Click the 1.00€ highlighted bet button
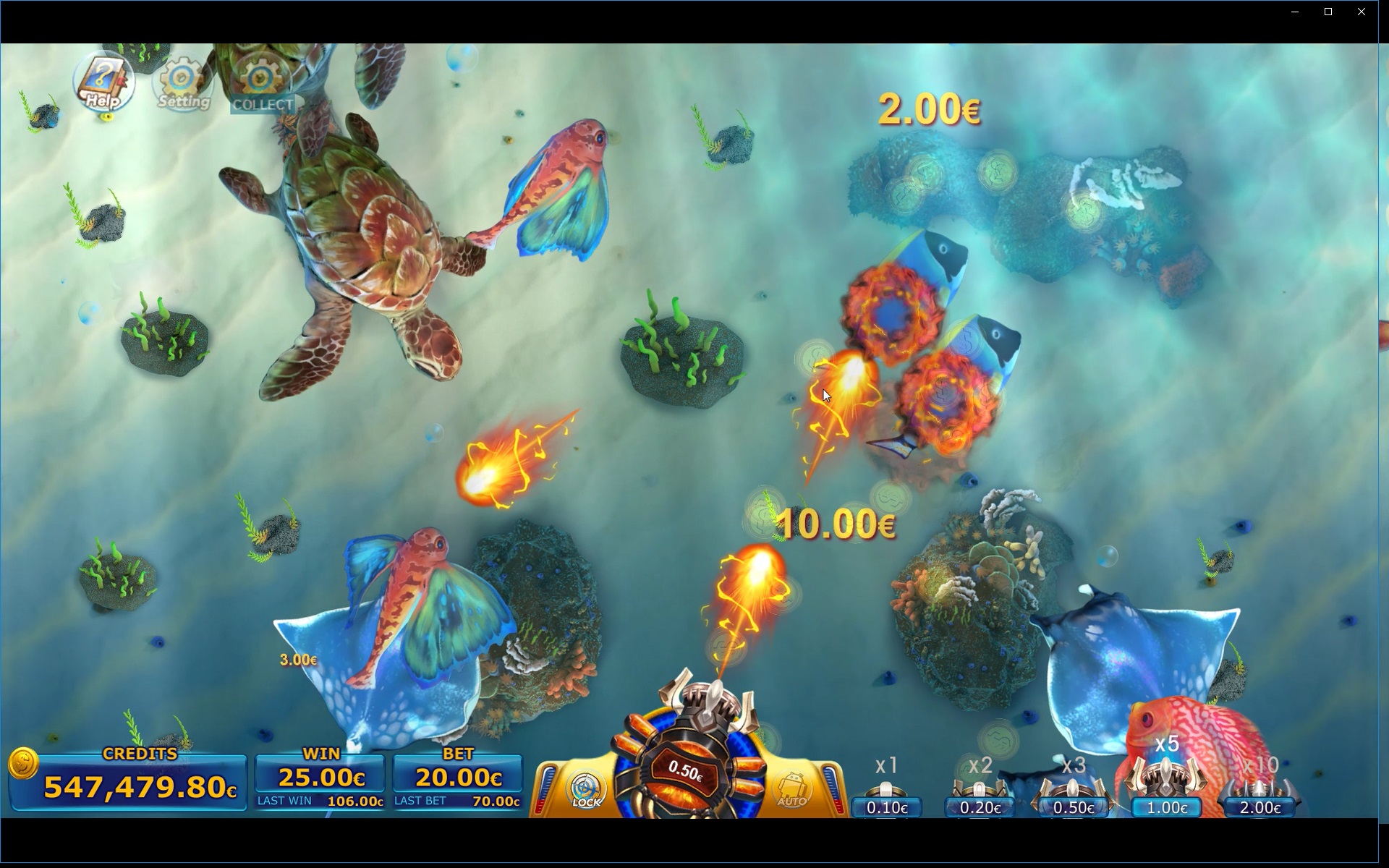Screen dimensions: 1389x868 1166,808
